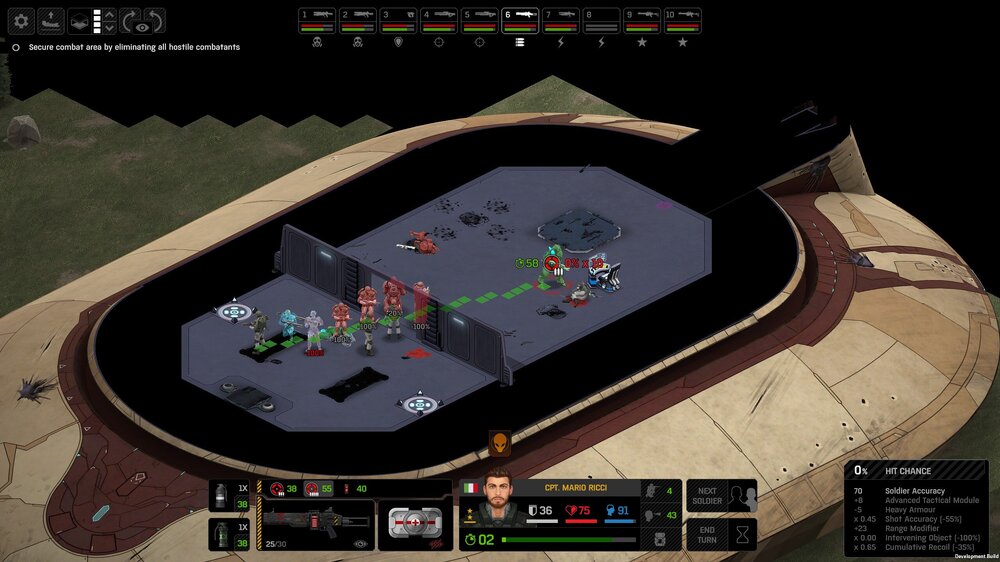Move camera down one level
Screen dimensions: 1000x562
[x=110, y=28]
